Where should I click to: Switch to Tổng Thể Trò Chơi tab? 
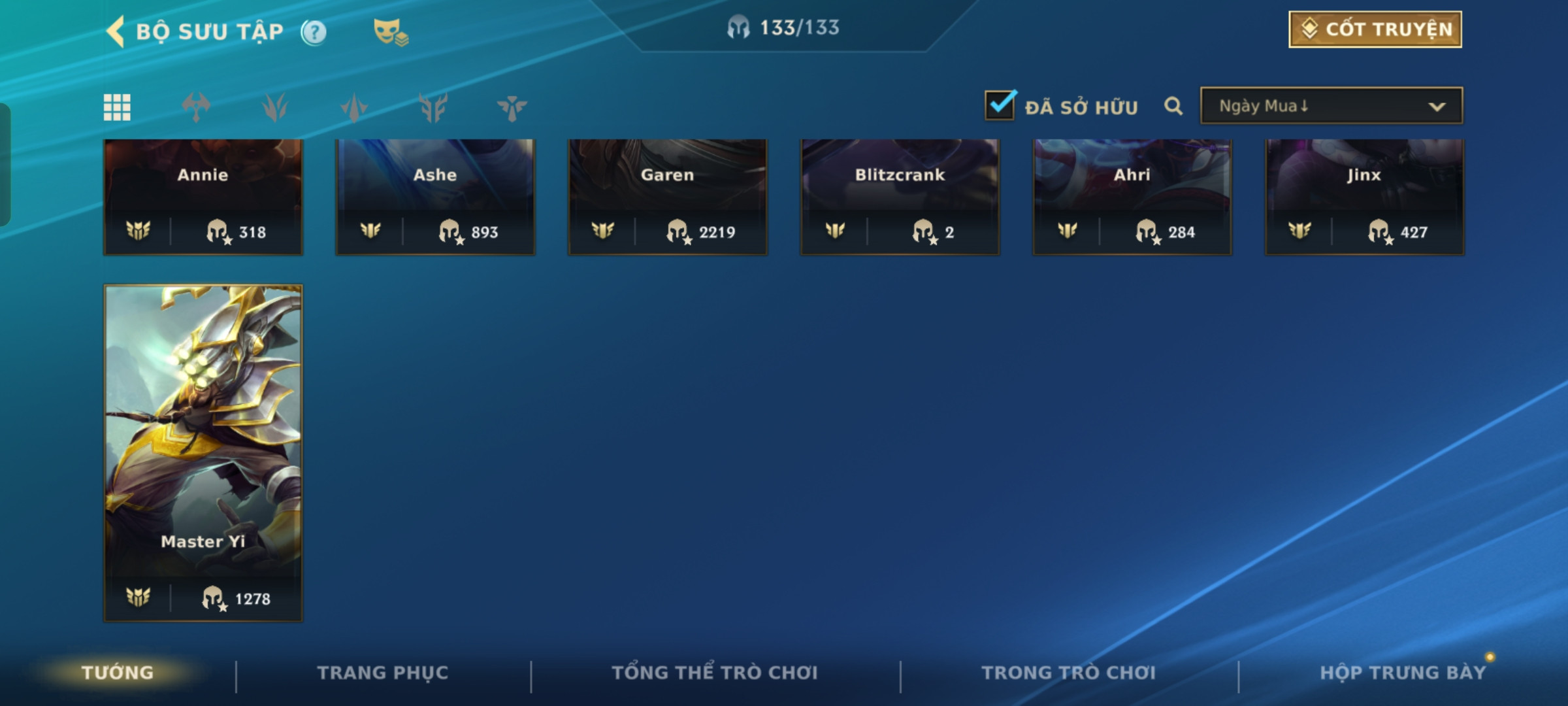tap(715, 673)
